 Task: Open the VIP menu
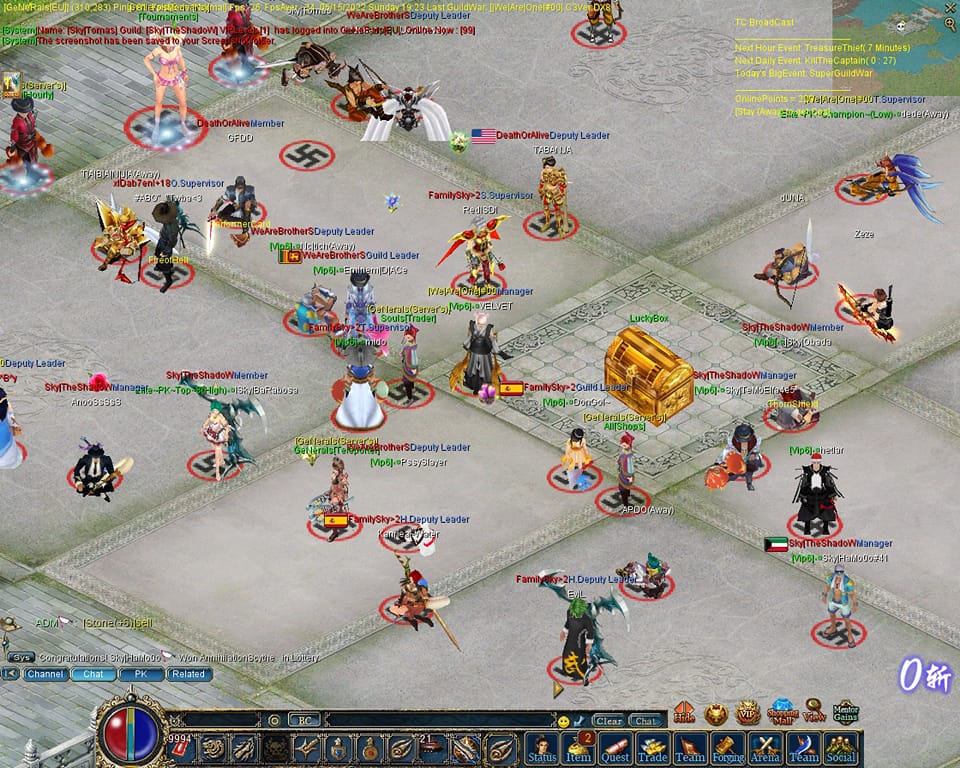click(x=747, y=713)
